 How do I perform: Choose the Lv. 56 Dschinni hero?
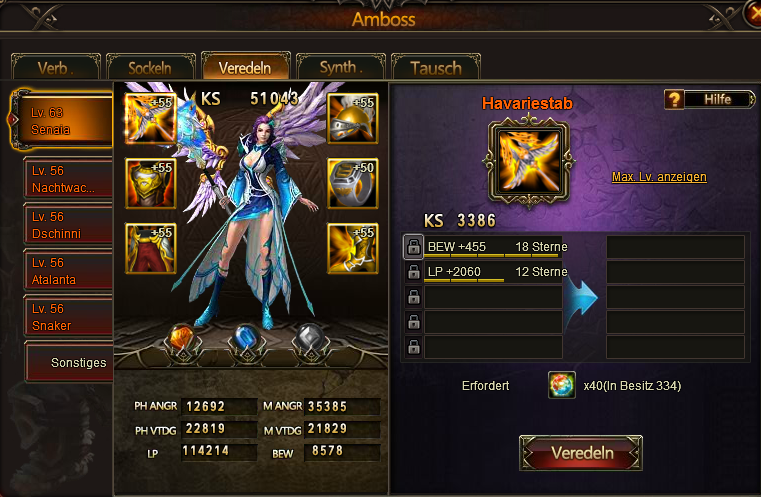point(68,226)
